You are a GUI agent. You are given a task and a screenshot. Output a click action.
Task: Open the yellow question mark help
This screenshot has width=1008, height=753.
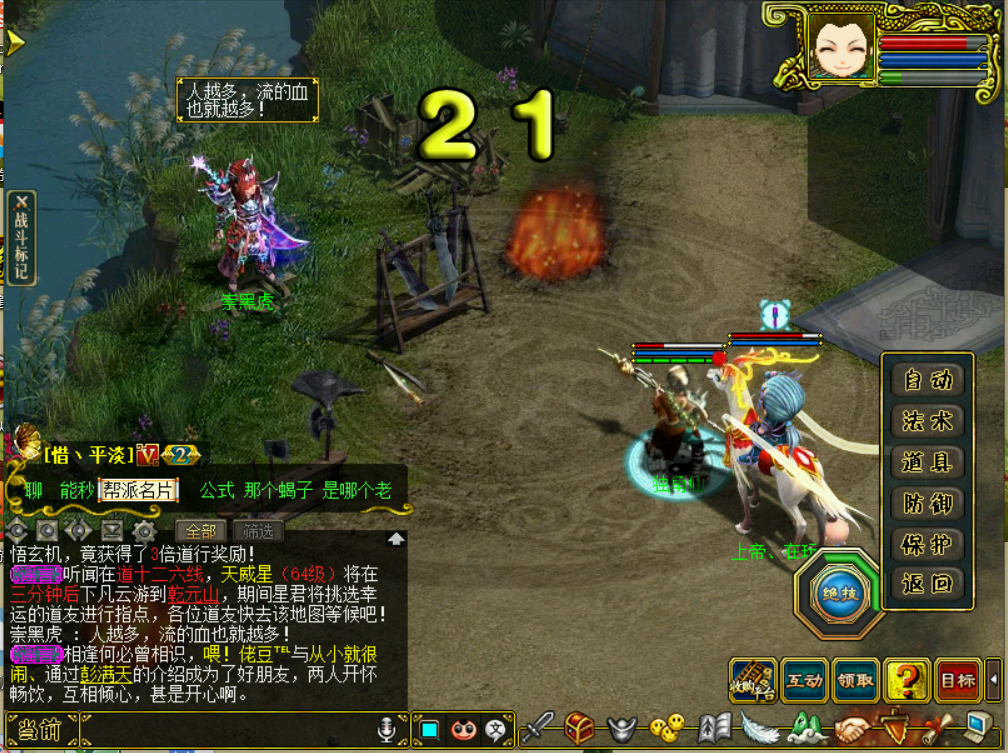tap(907, 681)
